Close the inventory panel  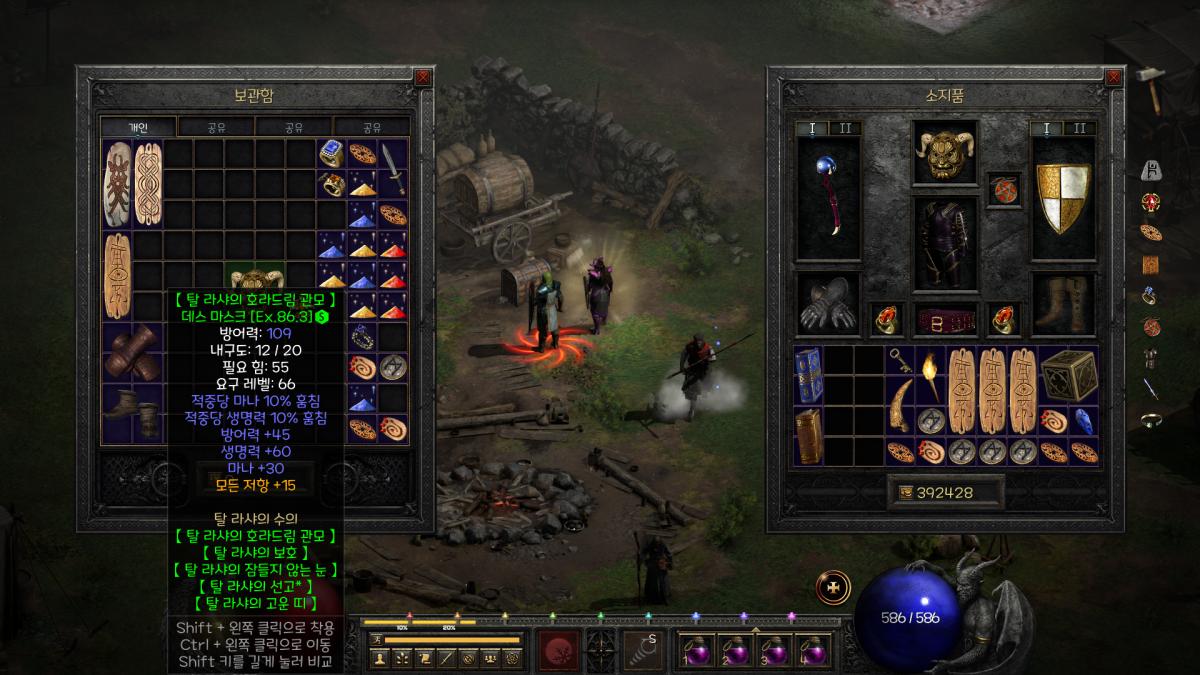tap(1114, 76)
